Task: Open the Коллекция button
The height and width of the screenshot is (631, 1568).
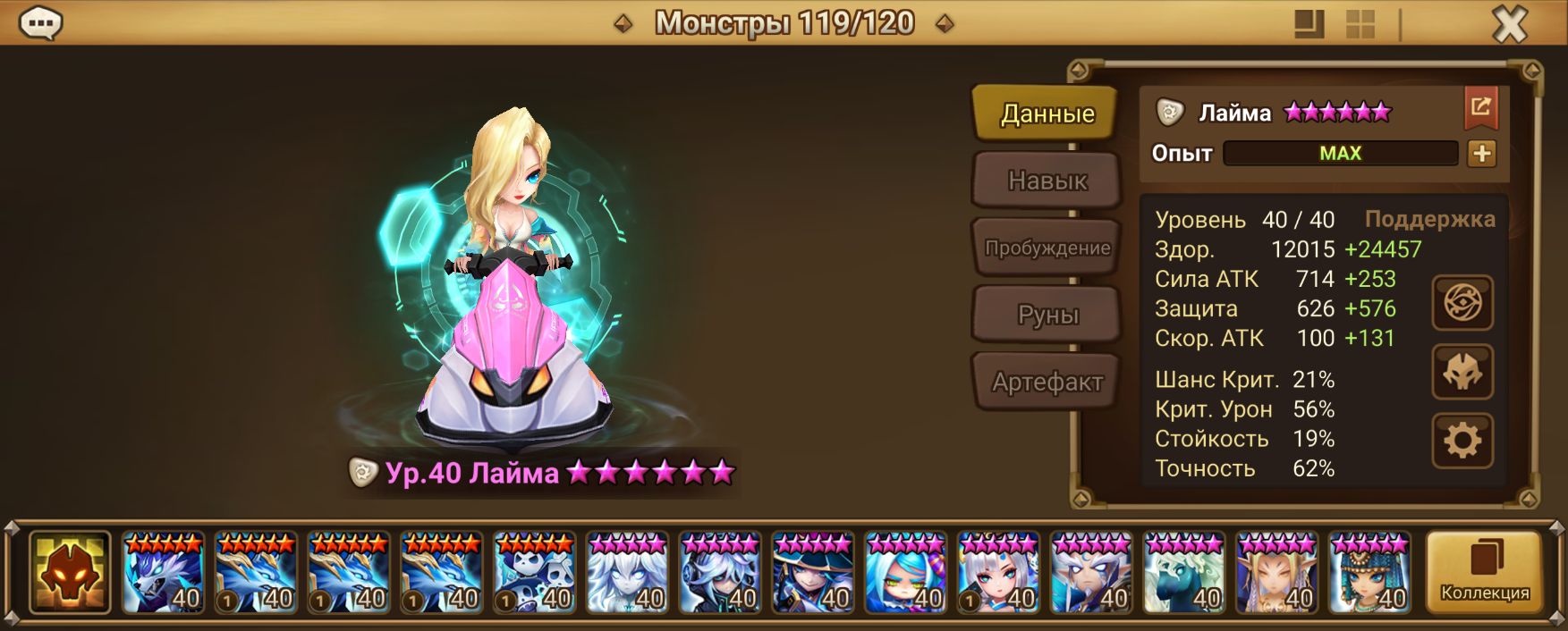Action: 1484,573
